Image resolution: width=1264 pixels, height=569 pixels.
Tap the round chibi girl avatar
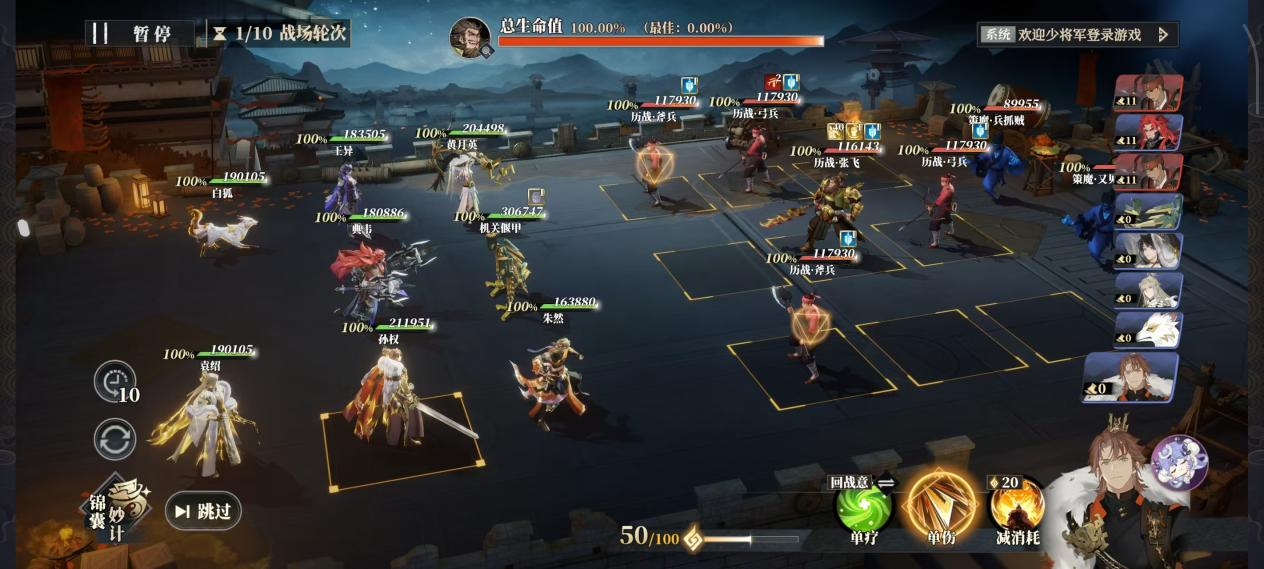[1179, 463]
